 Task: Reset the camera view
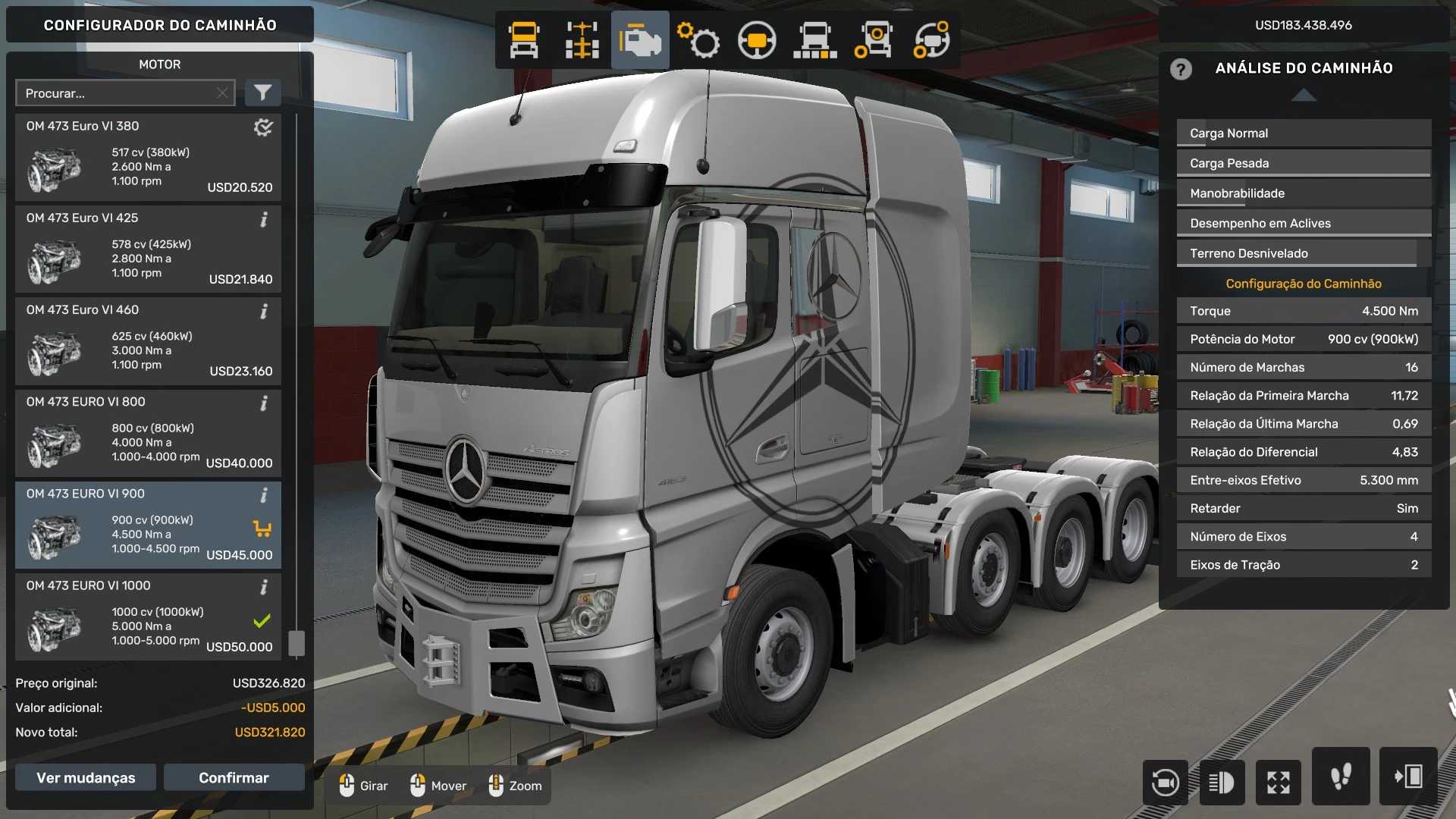click(1165, 782)
